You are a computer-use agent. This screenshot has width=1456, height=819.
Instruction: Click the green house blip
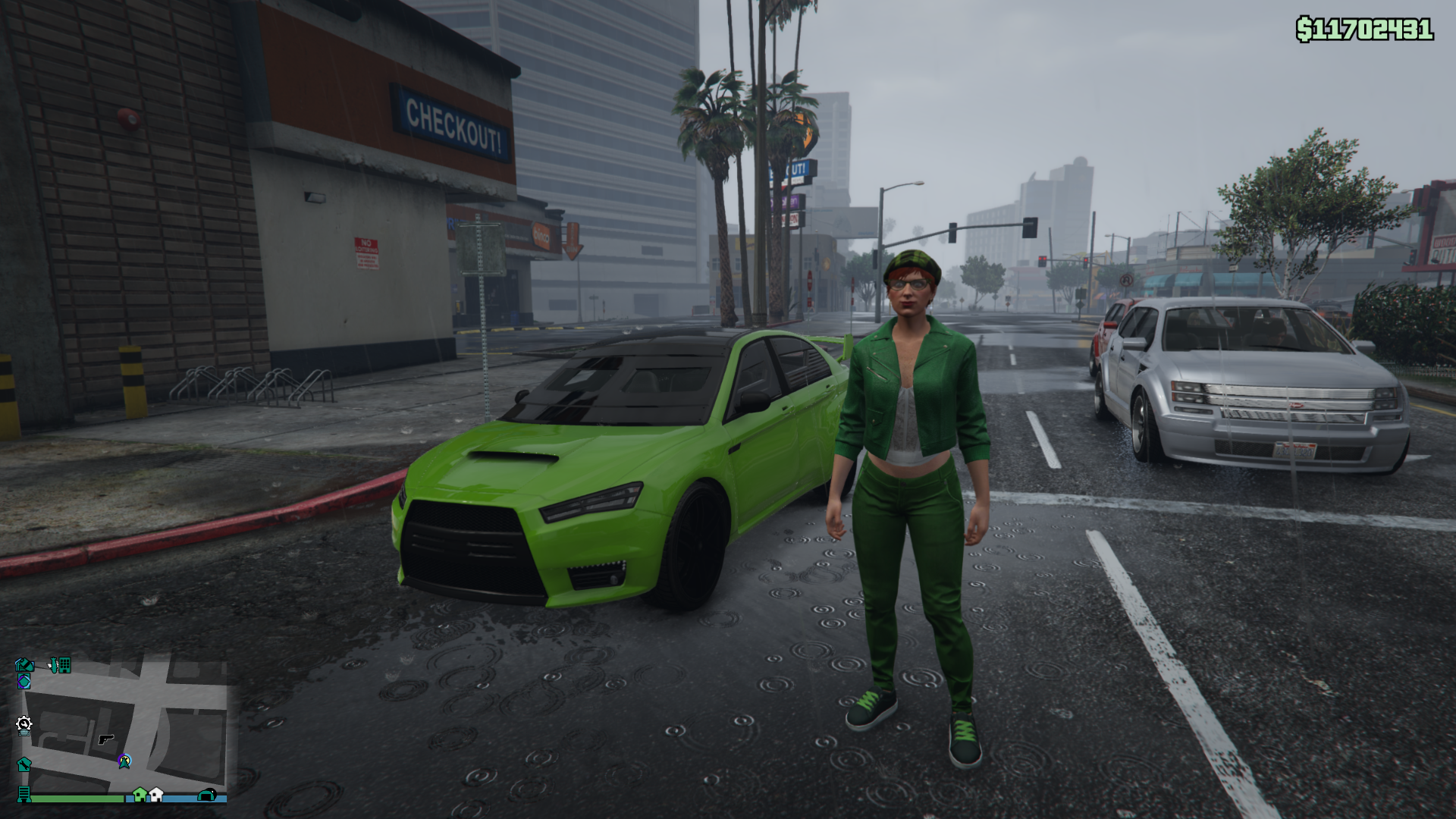[x=140, y=794]
